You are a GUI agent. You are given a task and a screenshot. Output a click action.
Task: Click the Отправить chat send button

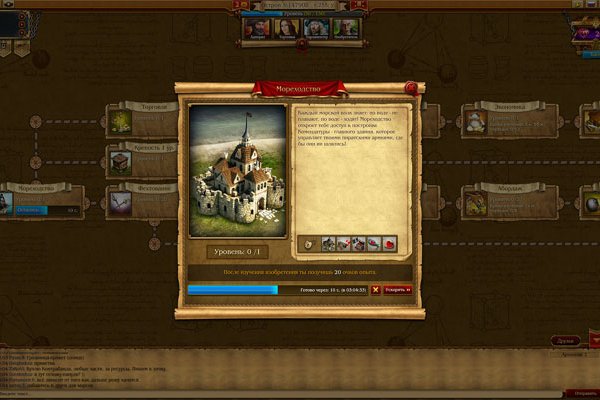point(580,393)
